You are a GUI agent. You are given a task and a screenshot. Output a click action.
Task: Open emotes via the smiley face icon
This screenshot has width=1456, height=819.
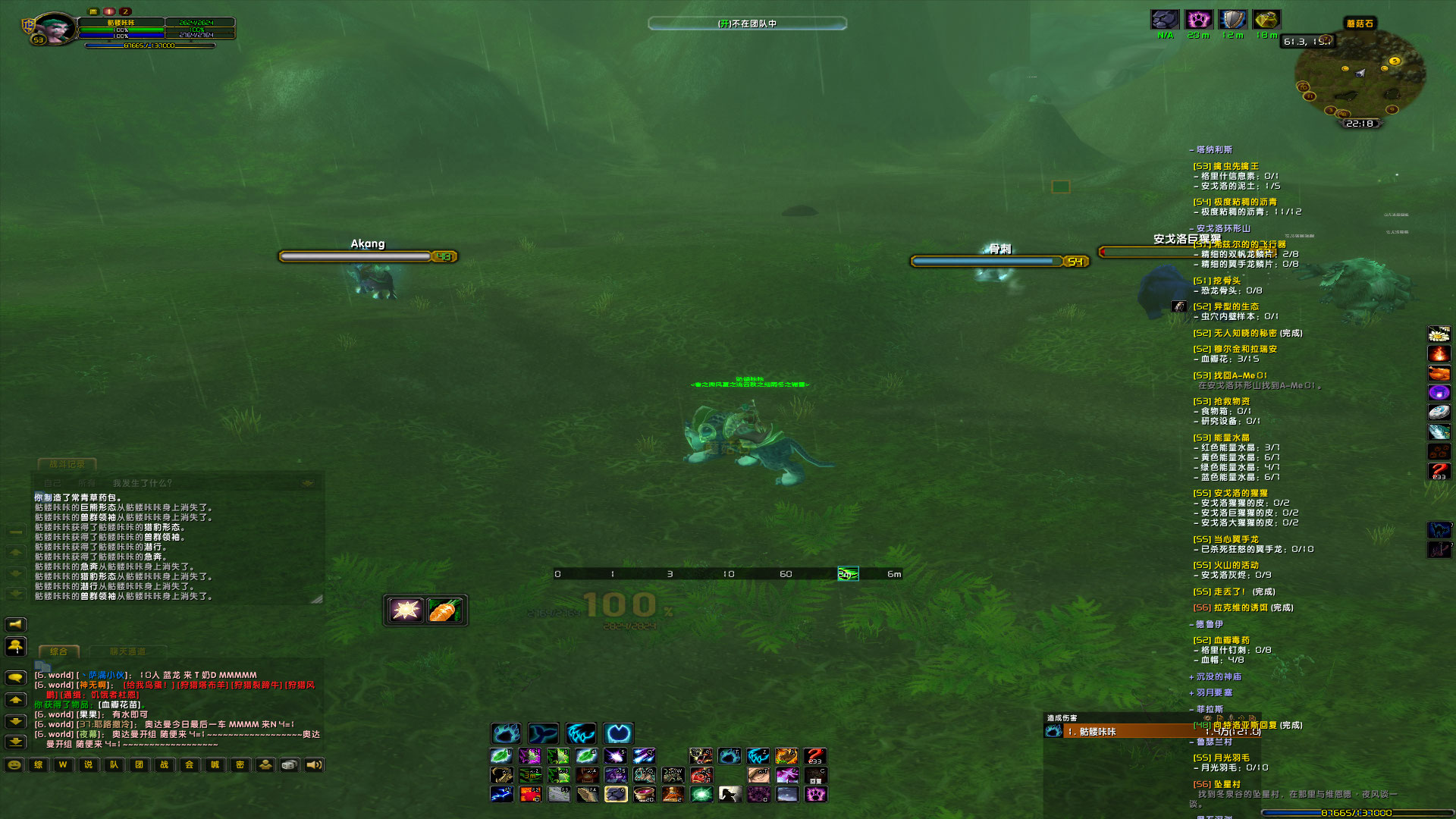(15, 765)
